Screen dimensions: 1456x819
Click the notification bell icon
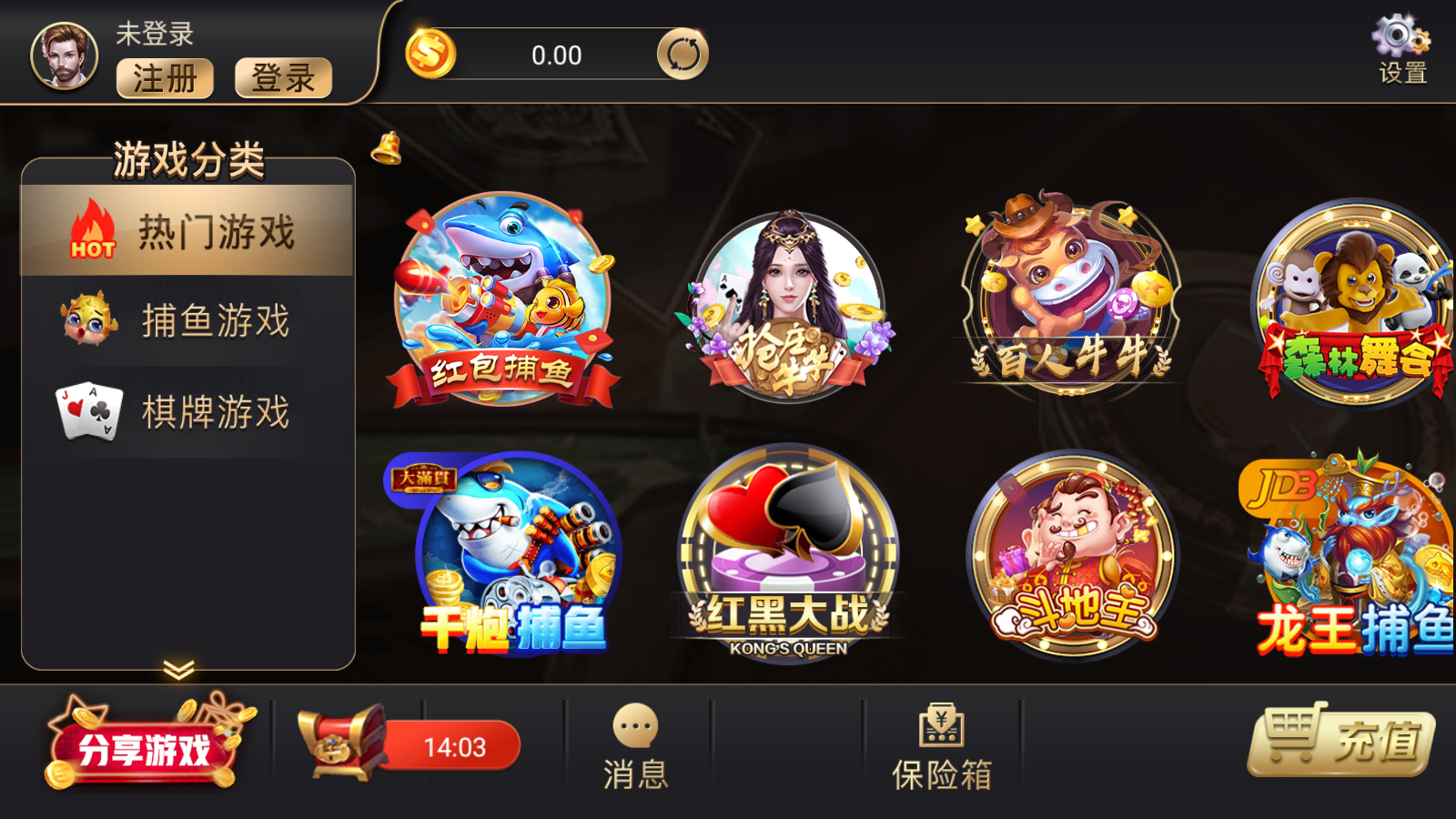click(x=386, y=148)
